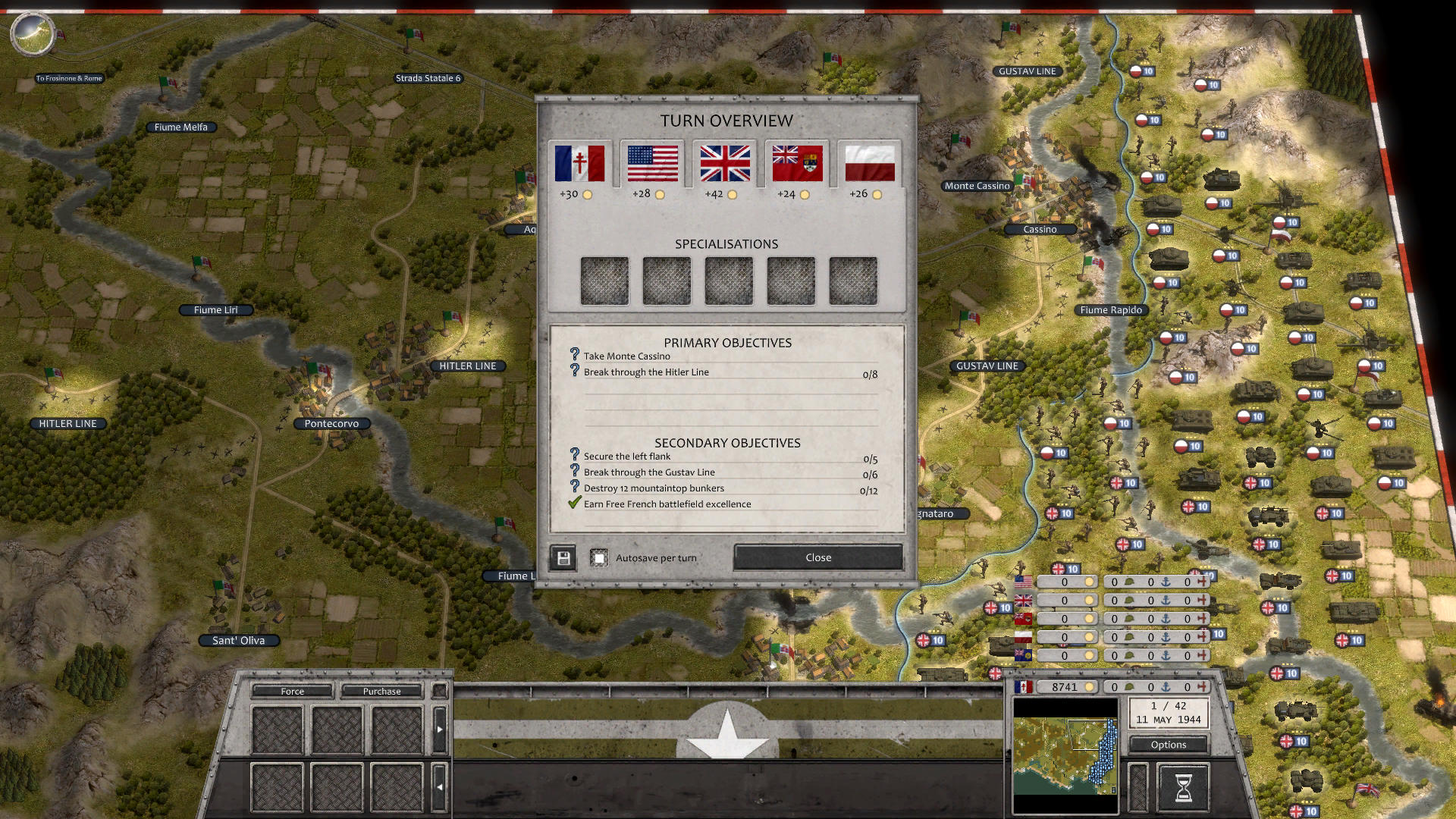Open the Options menu

[x=1168, y=744]
